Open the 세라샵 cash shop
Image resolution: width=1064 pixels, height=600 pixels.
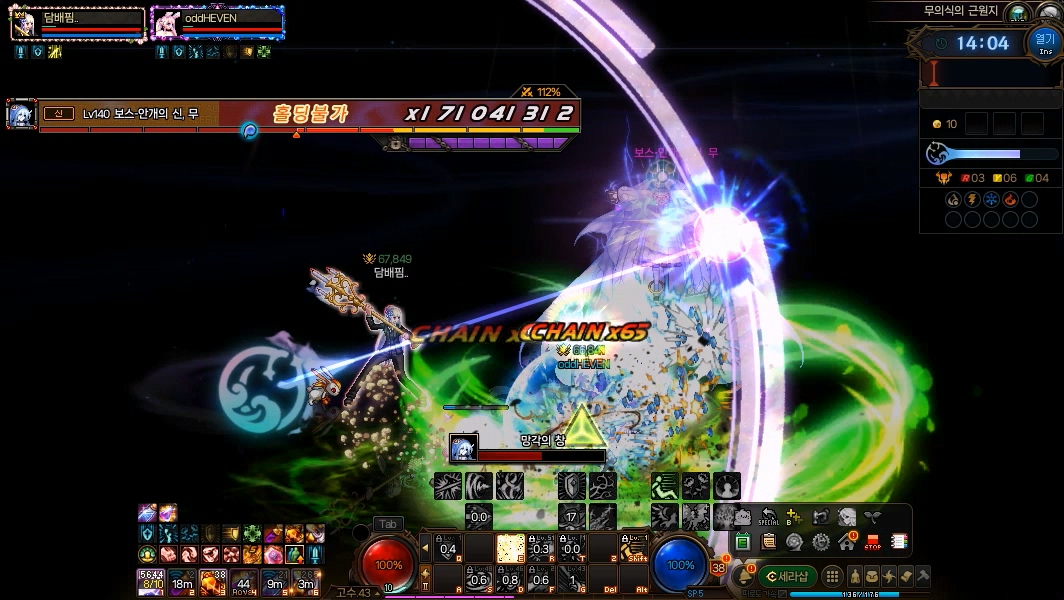(x=787, y=576)
